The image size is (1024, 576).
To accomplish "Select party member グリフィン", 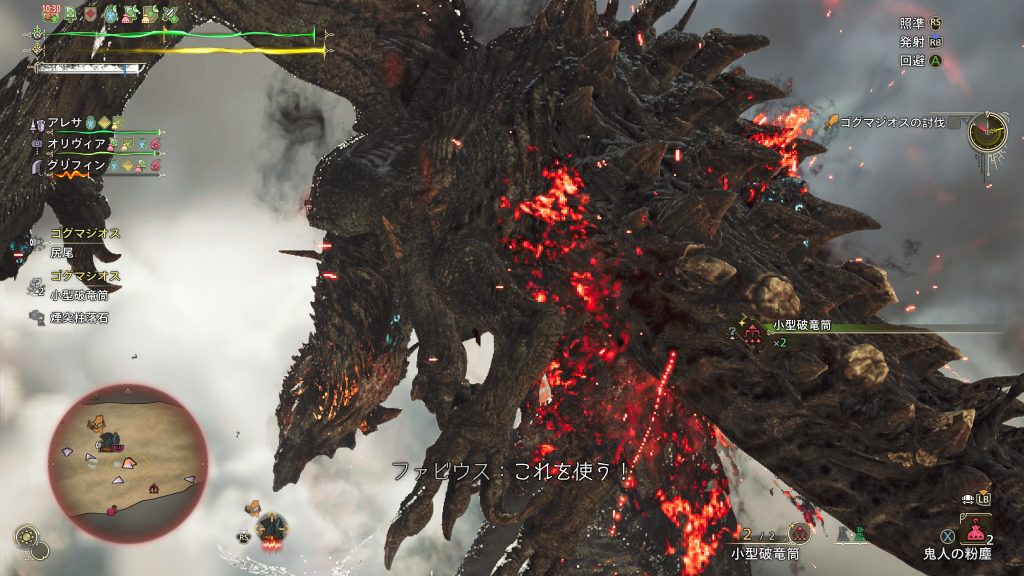I will pyautogui.click(x=74, y=166).
